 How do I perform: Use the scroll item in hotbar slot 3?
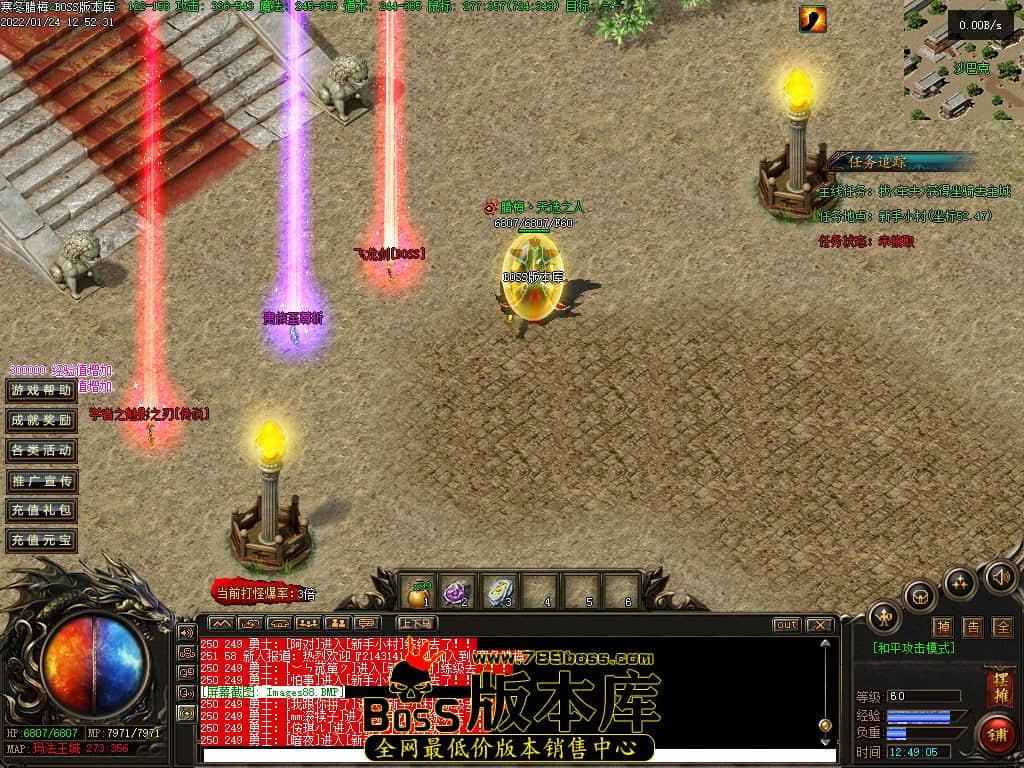(500, 592)
